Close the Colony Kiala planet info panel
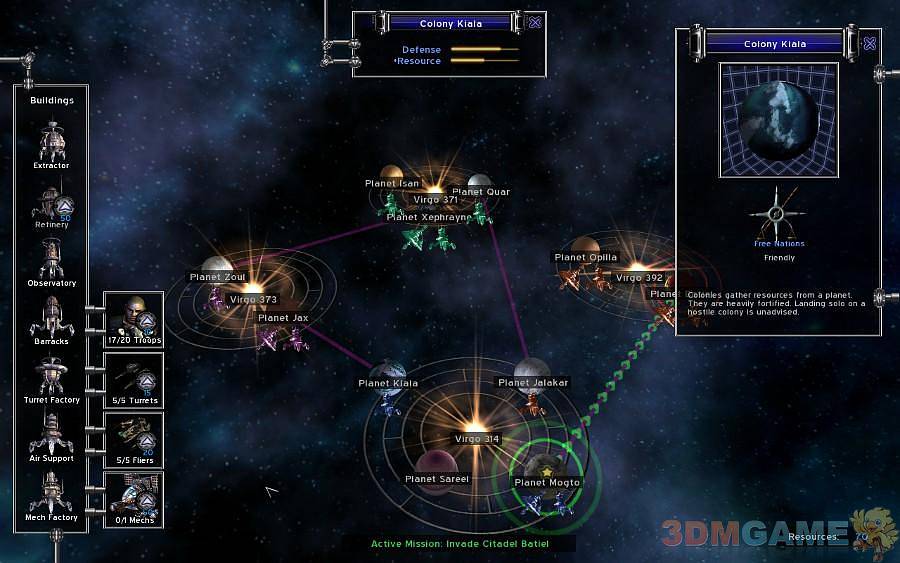Image resolution: width=900 pixels, height=563 pixels. click(x=869, y=44)
